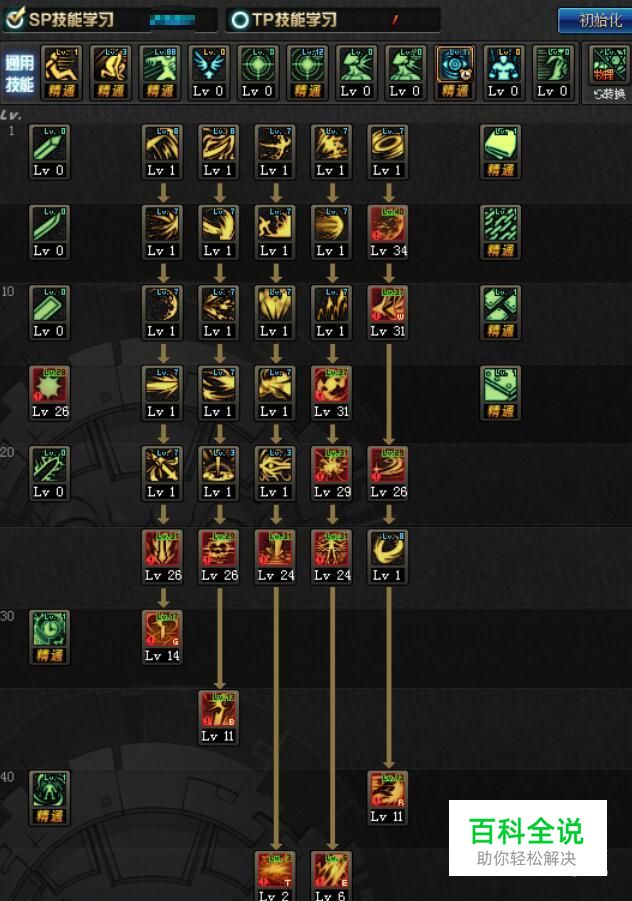Image resolution: width=632 pixels, height=901 pixels.
Task: Click the 通用技能 general skills label
Action: tap(19, 74)
